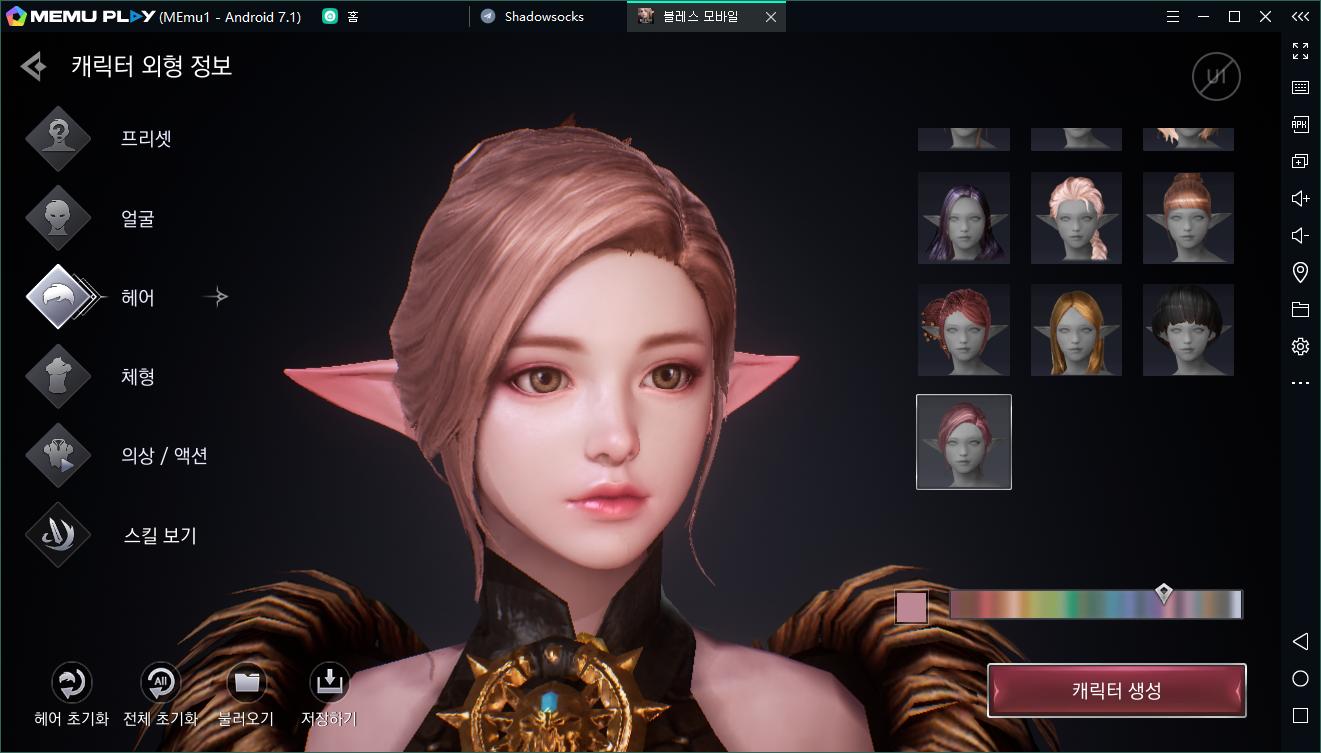Switch to the Shadowsocks emulator tab

(x=544, y=17)
